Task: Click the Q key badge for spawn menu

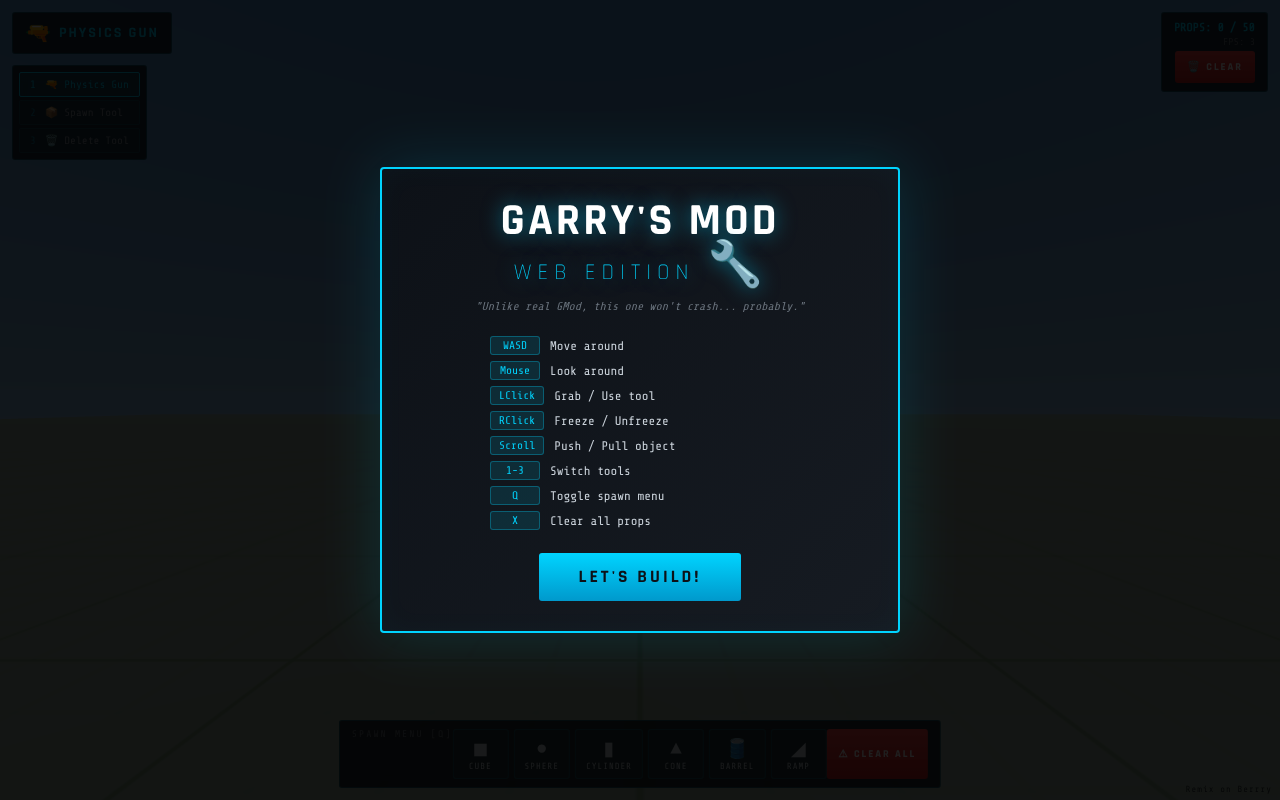Action: (514, 495)
